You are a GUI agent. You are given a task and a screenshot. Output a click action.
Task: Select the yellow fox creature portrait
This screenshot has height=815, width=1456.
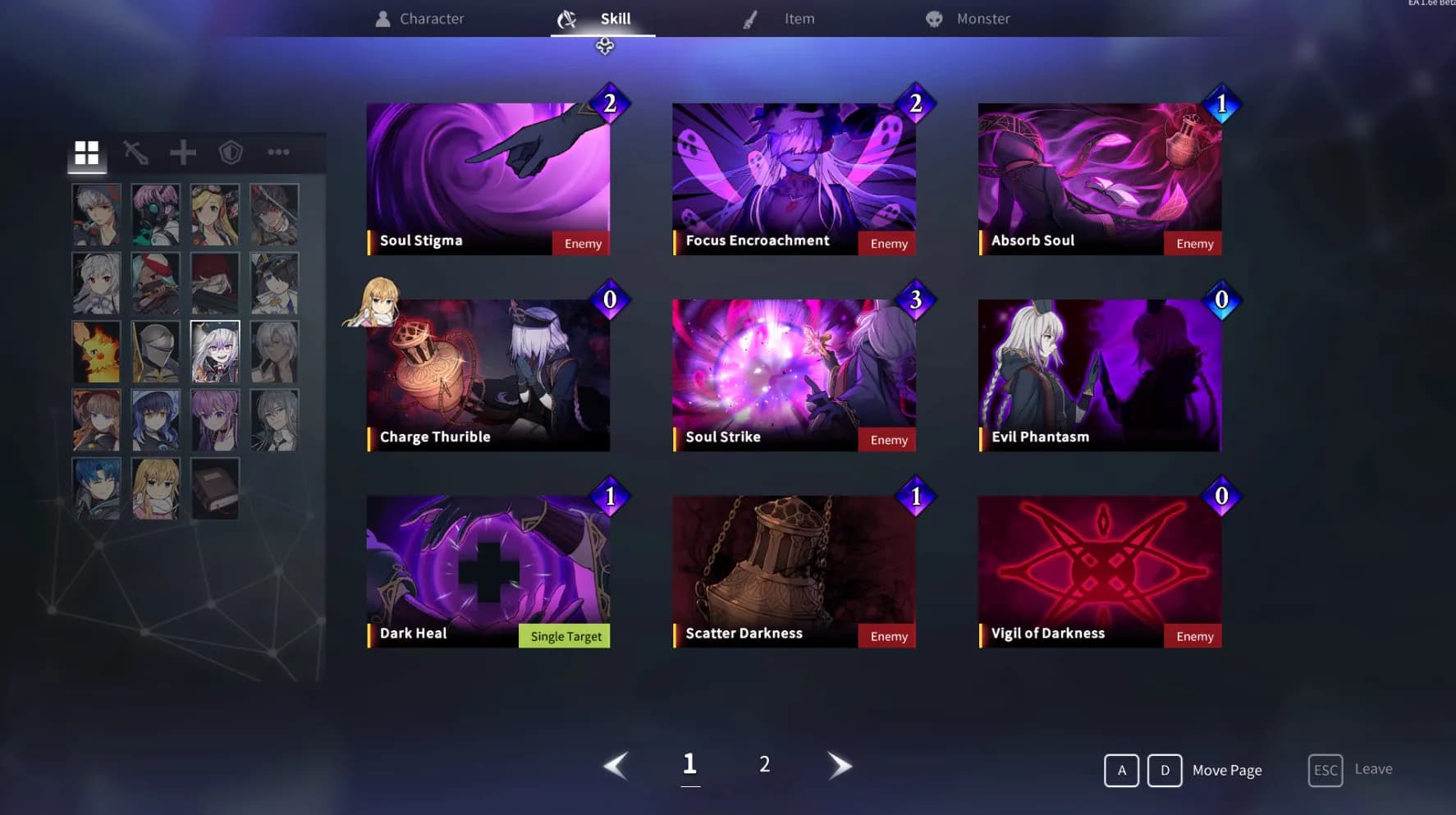(96, 352)
